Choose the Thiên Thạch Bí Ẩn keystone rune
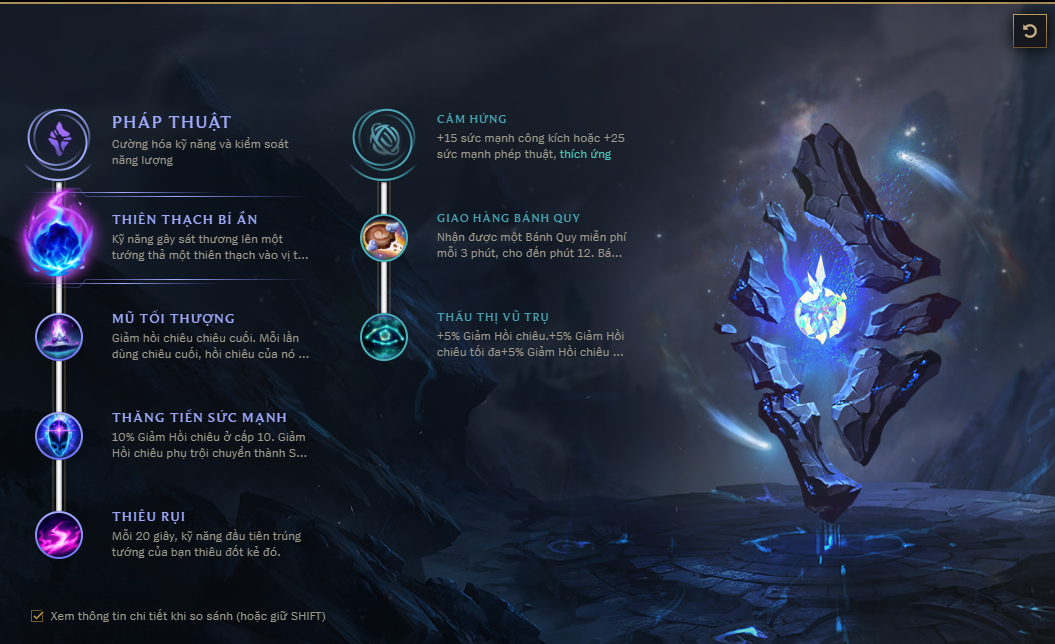1055x644 pixels. point(59,236)
